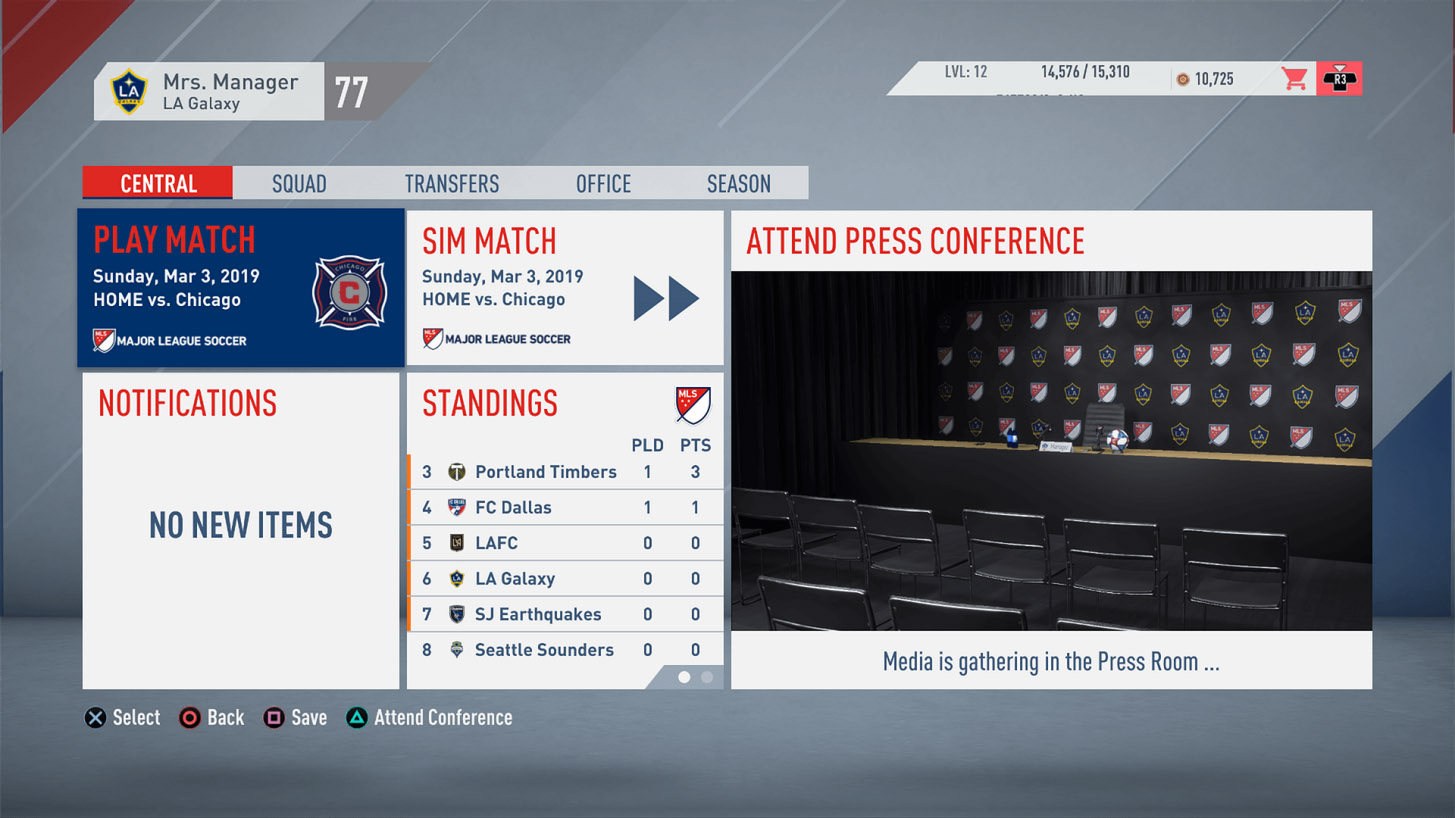Click the SJ Earthquakes standings row
This screenshot has width=1455, height=818.
(565, 614)
